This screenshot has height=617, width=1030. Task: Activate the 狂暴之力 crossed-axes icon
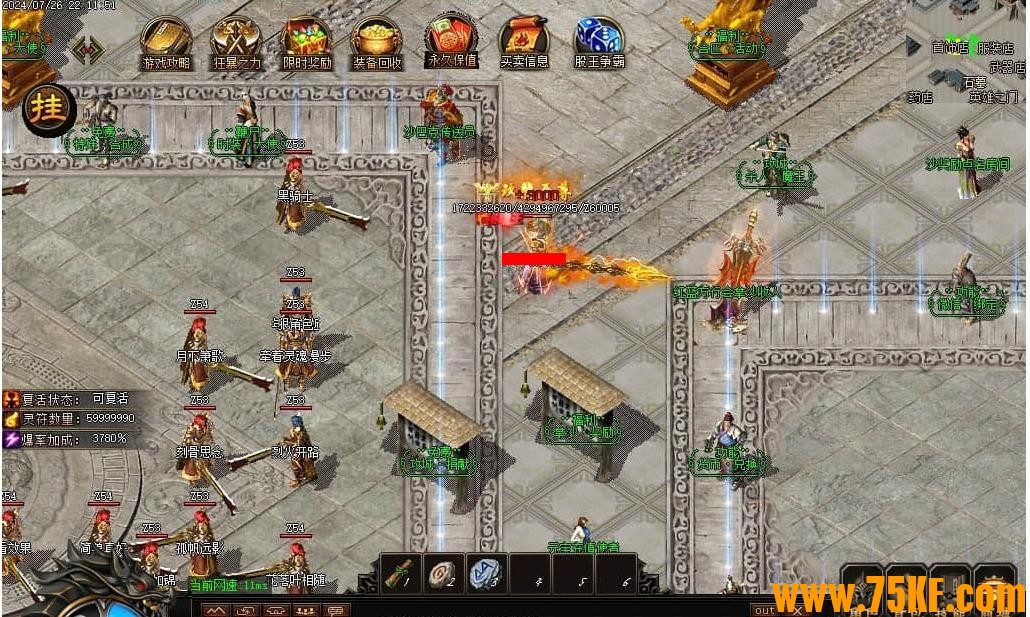click(236, 41)
